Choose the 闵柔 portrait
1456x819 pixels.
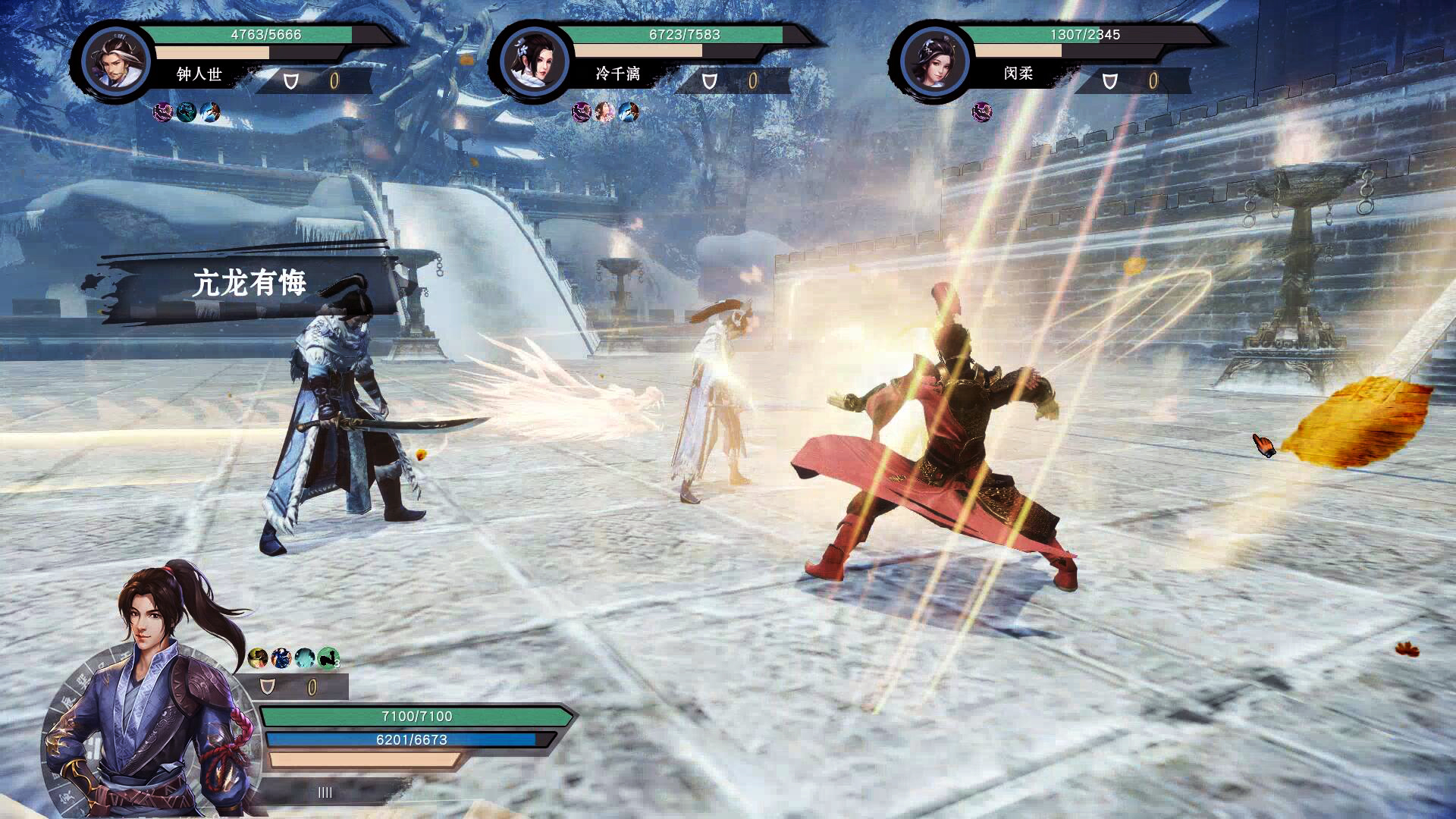[934, 61]
